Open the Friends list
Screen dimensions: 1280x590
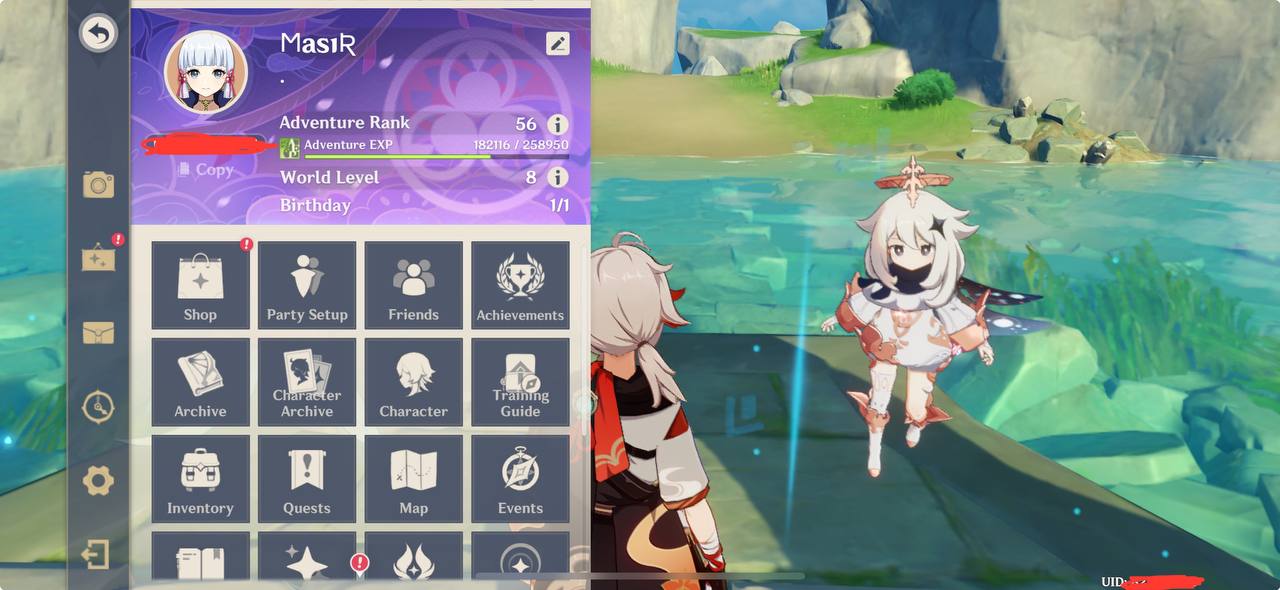coord(413,285)
